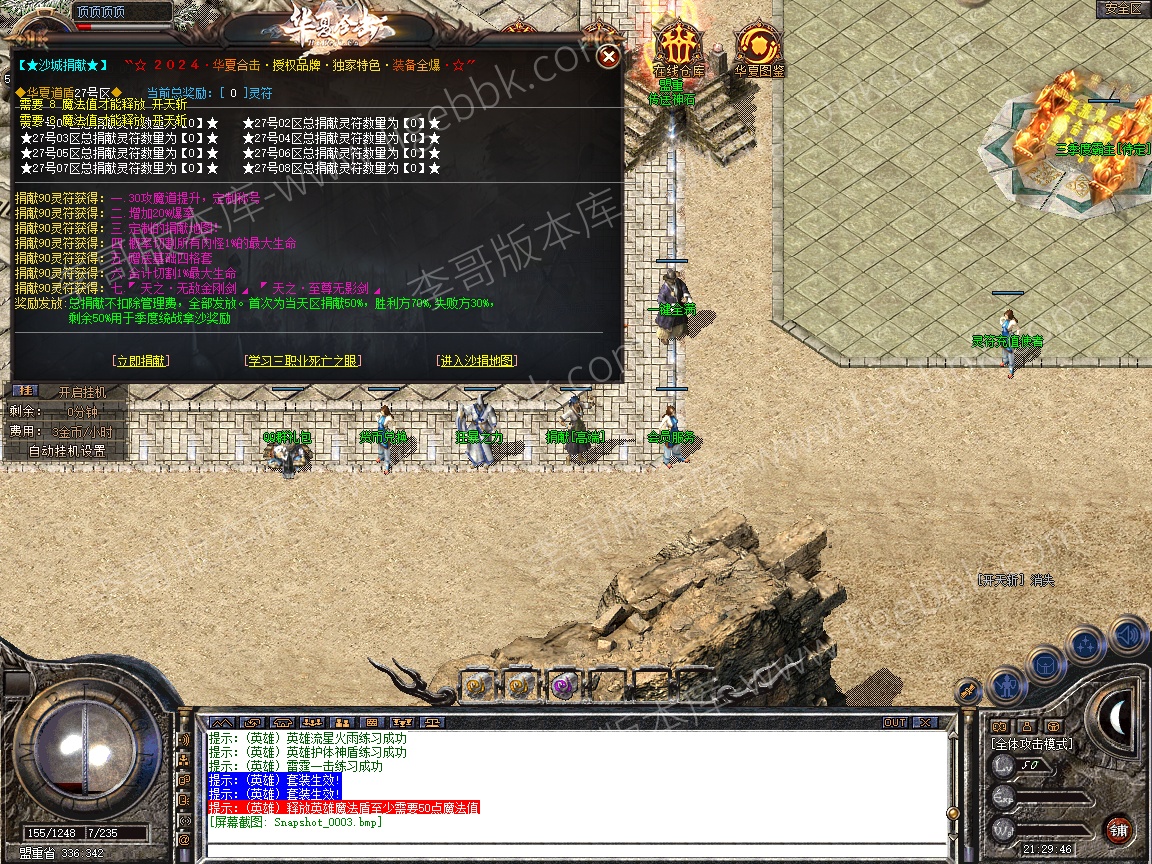Image resolution: width=1152 pixels, height=864 pixels.
Task: Click the OUT button on chat bar
Action: point(894,722)
